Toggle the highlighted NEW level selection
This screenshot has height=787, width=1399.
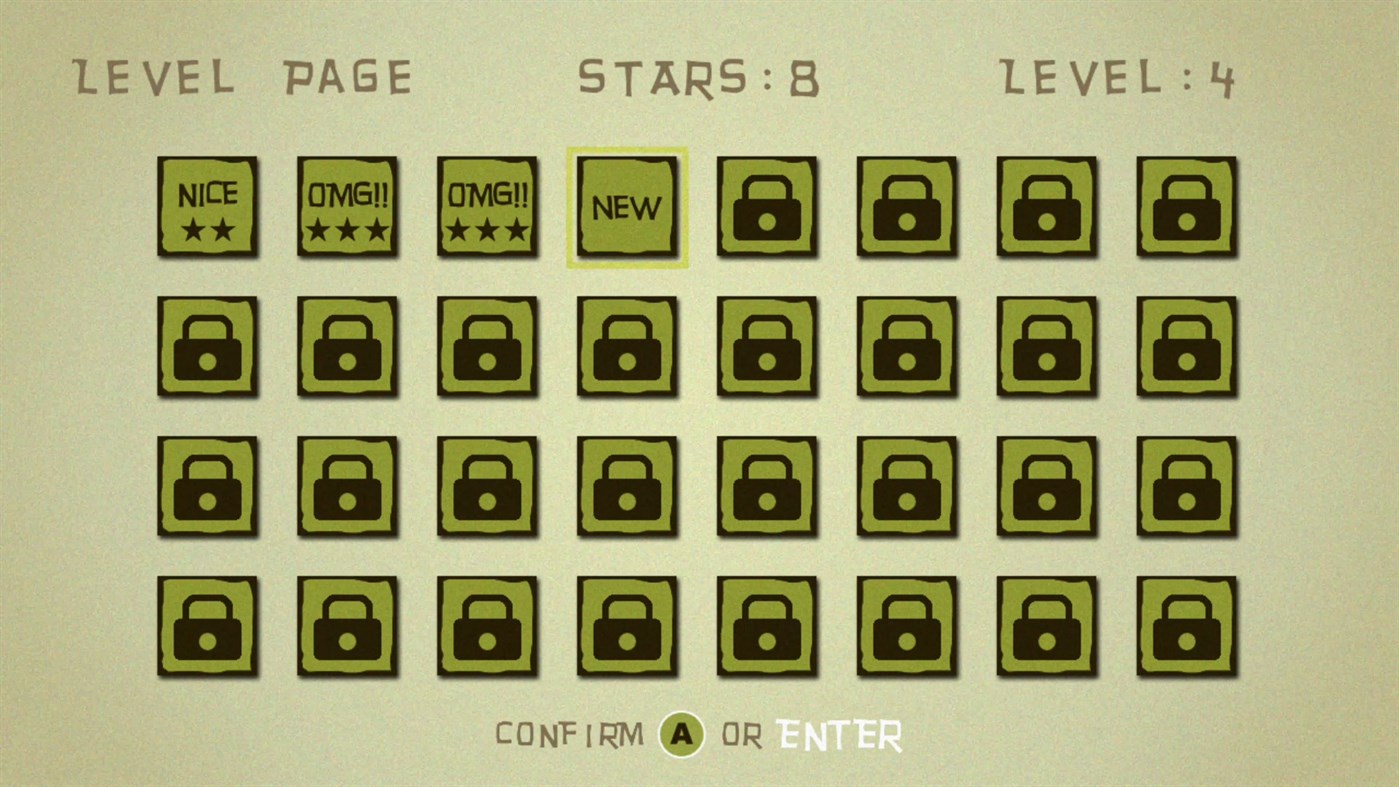[627, 206]
